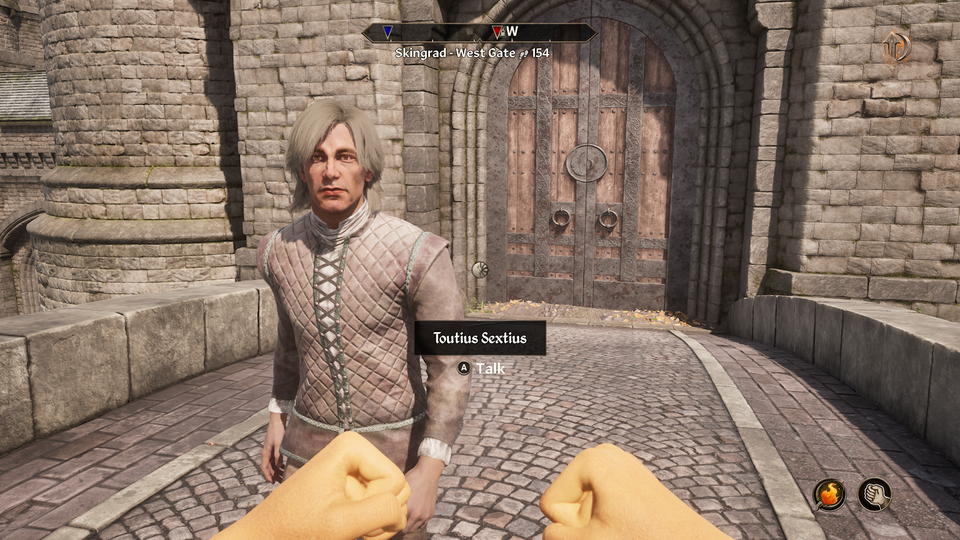Click the Toutius Sextius name label
This screenshot has height=540, width=960.
coord(481,338)
